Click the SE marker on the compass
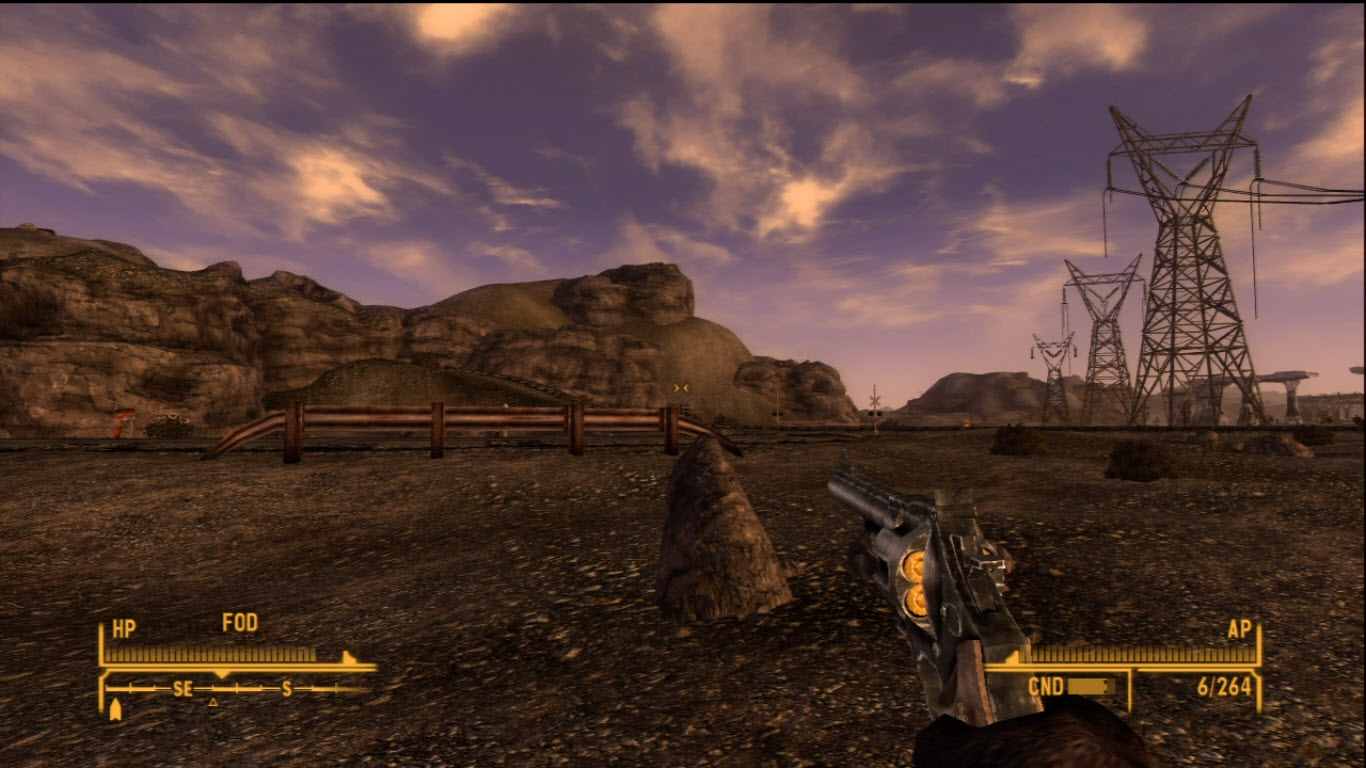Viewport: 1366px width, 768px height. click(x=182, y=688)
